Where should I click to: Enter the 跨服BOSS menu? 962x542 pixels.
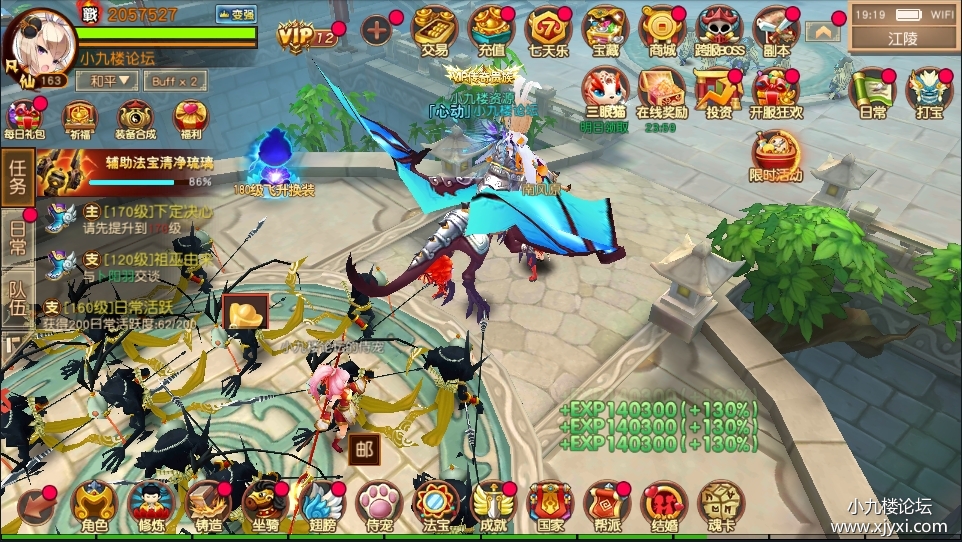719,31
